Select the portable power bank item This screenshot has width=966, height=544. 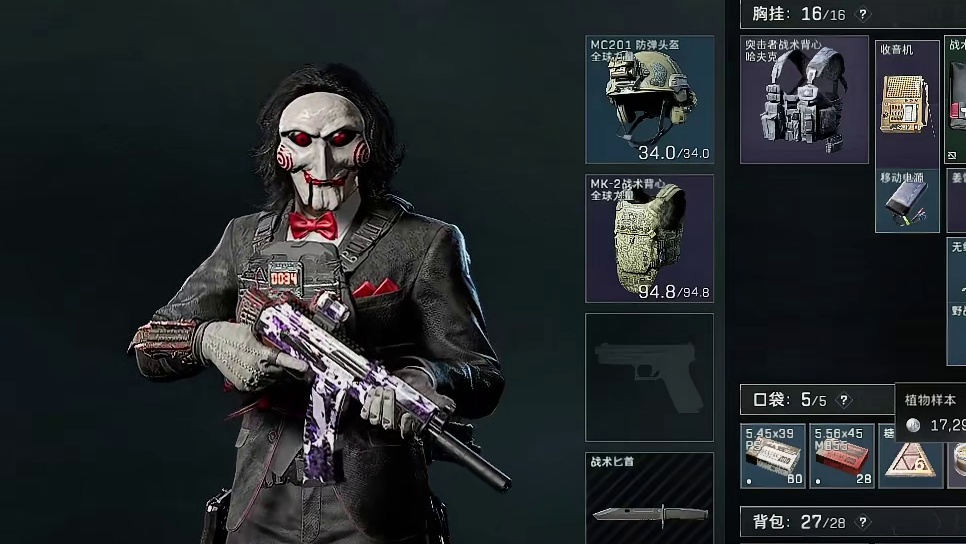[x=906, y=200]
